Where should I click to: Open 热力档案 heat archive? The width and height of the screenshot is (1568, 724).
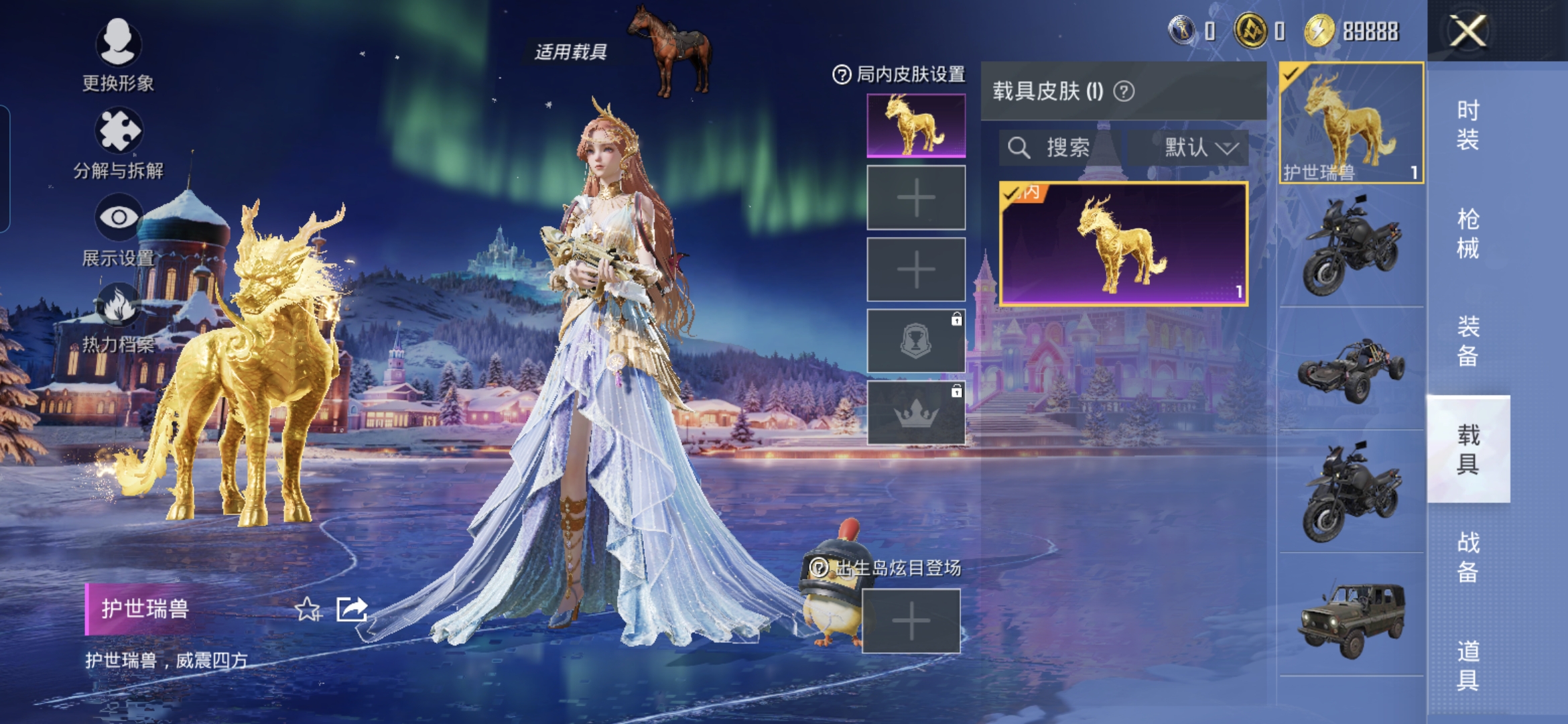[118, 318]
